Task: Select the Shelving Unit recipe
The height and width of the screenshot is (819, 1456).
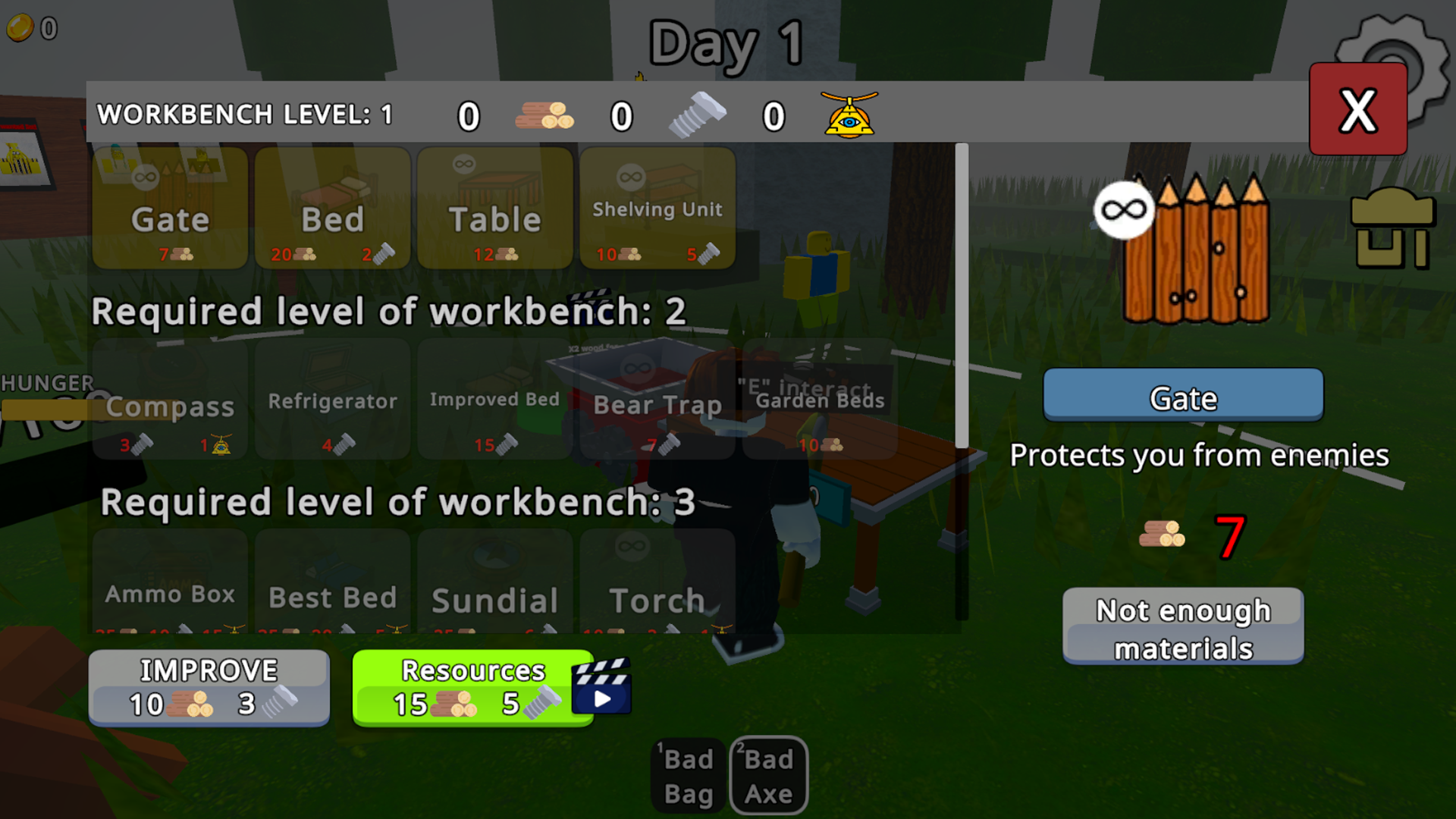Action: (x=657, y=209)
